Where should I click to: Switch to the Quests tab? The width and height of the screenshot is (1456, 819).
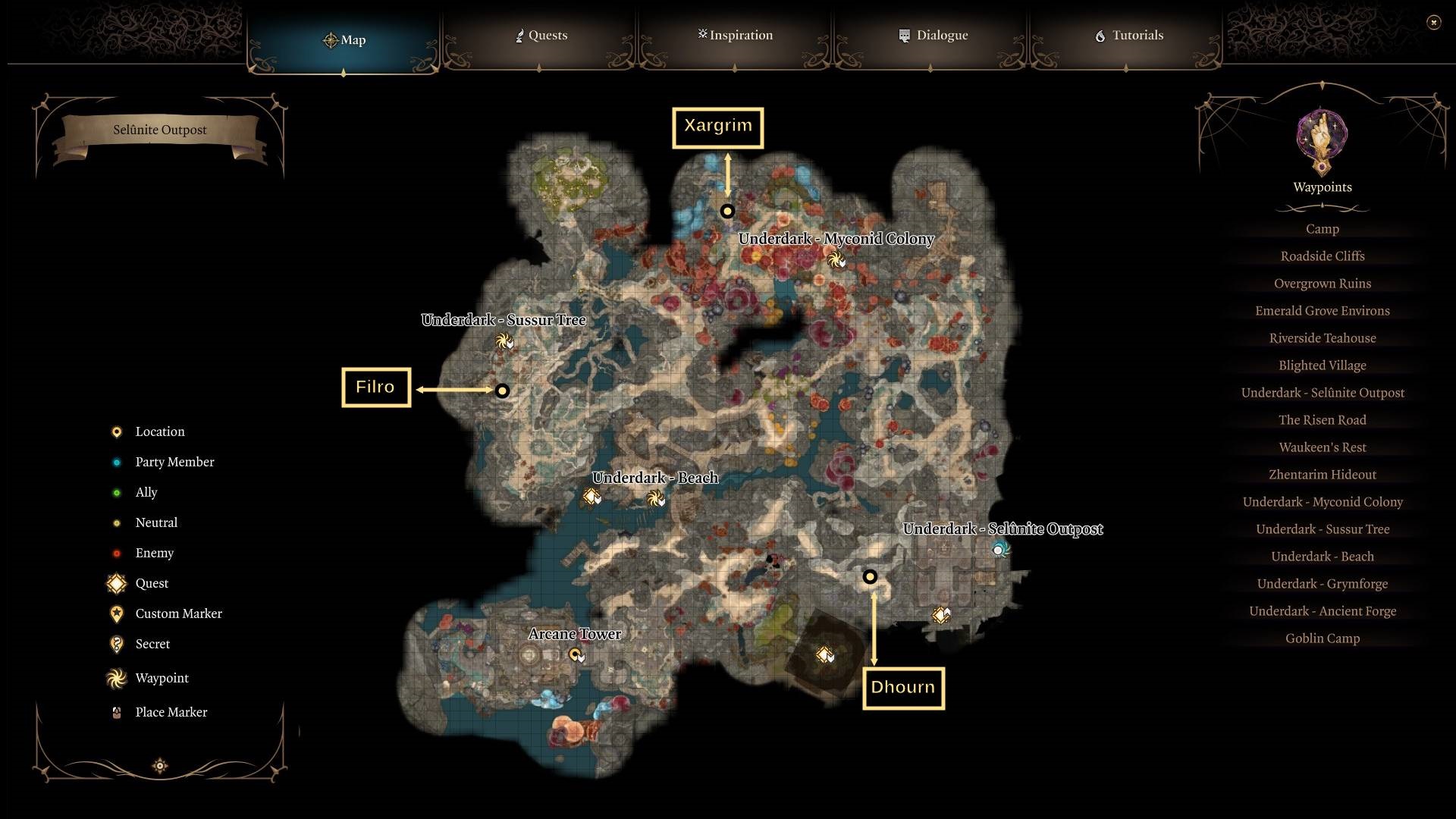click(540, 36)
